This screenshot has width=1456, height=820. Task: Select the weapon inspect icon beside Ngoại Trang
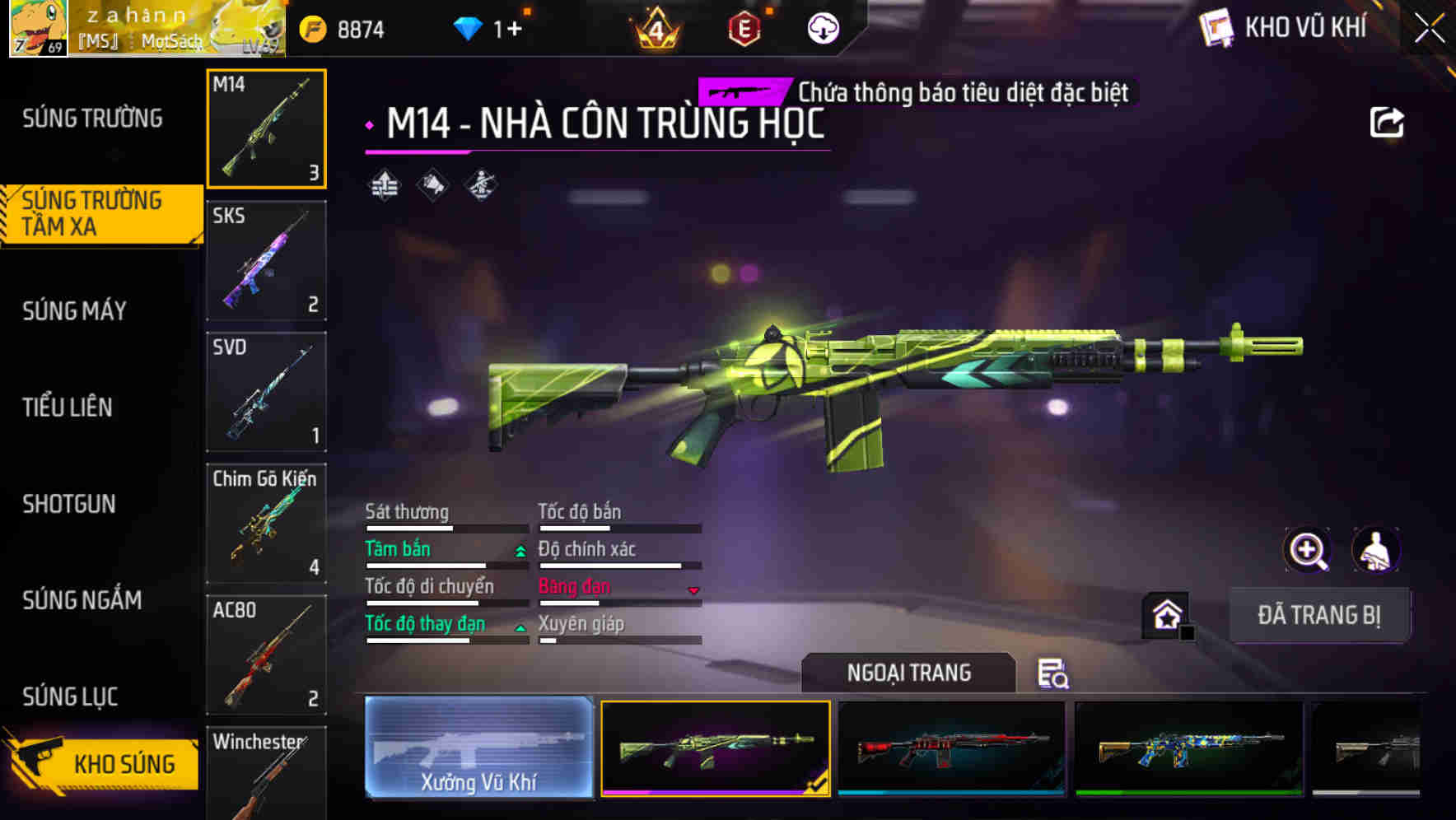point(1054,673)
